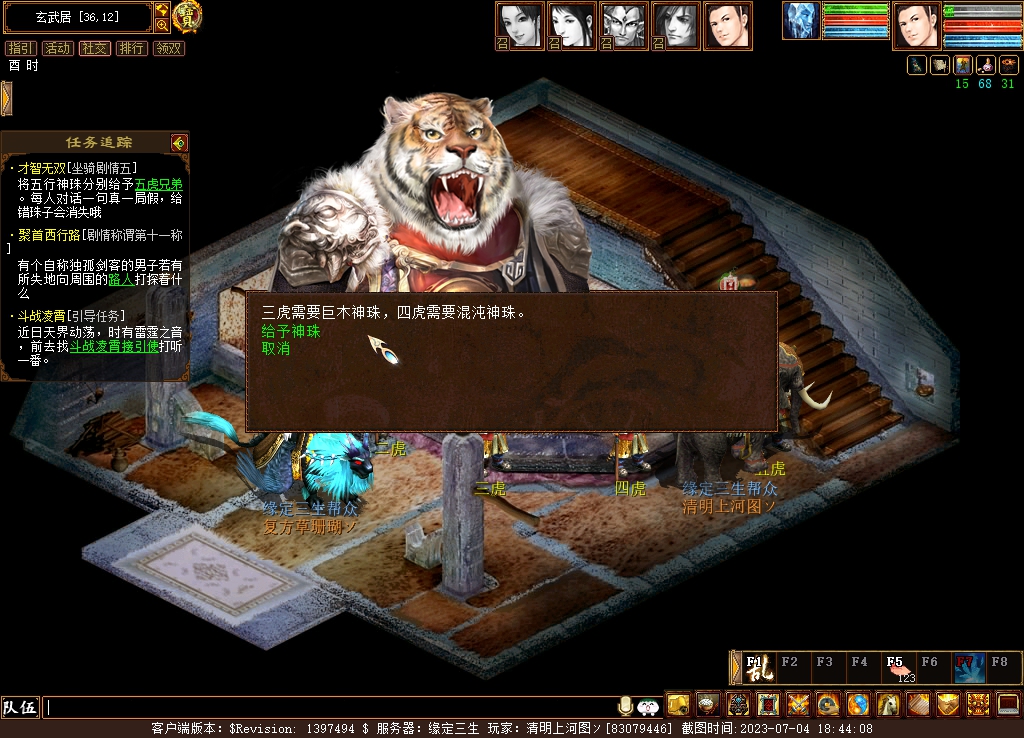Open the 指引 guide menu
This screenshot has width=1024, height=738.
(x=20, y=48)
